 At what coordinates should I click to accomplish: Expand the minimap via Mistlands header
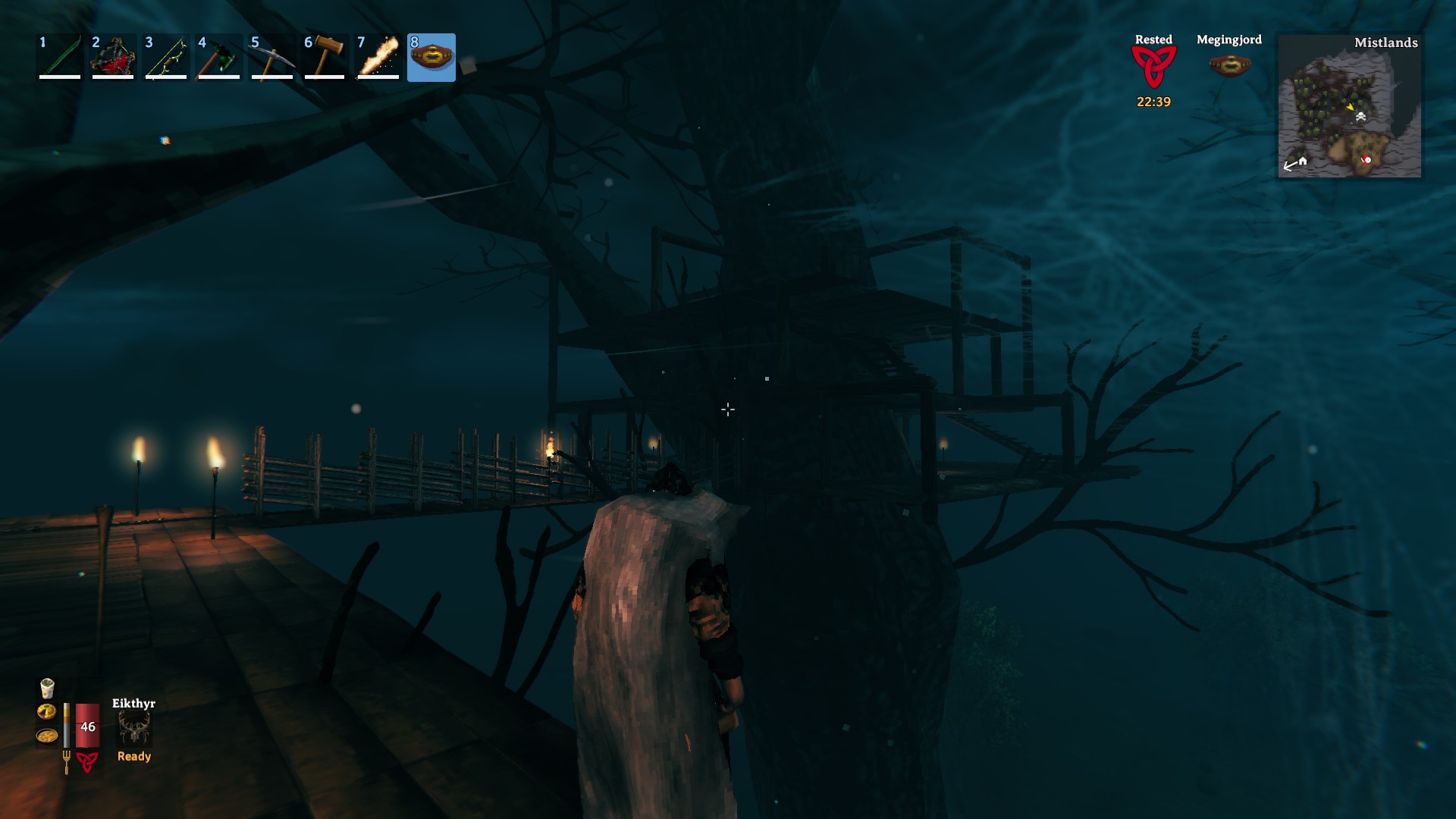(x=1386, y=43)
